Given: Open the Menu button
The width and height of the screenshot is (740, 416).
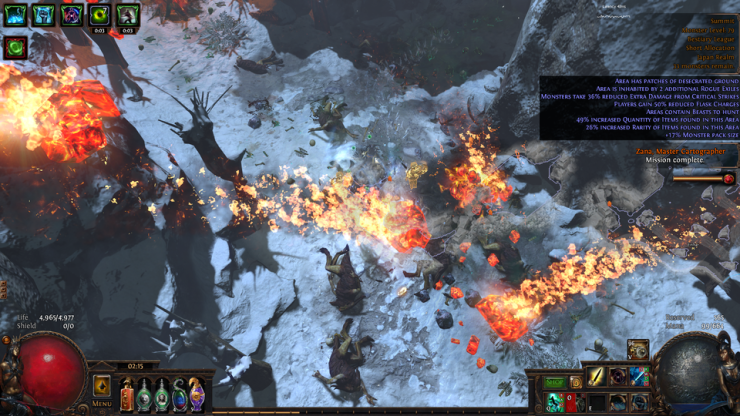Looking at the screenshot, I should (101, 404).
